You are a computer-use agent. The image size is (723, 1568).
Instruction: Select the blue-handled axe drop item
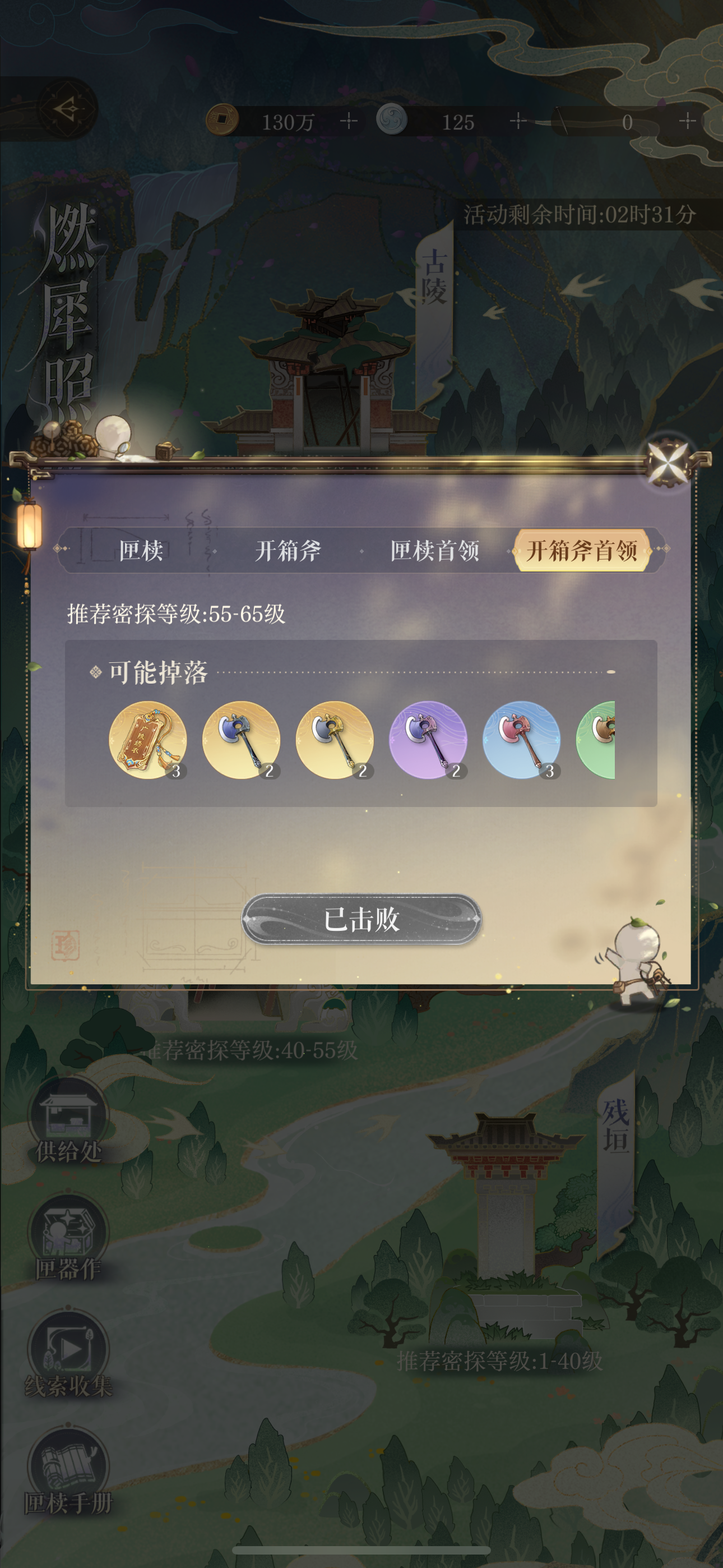(241, 740)
